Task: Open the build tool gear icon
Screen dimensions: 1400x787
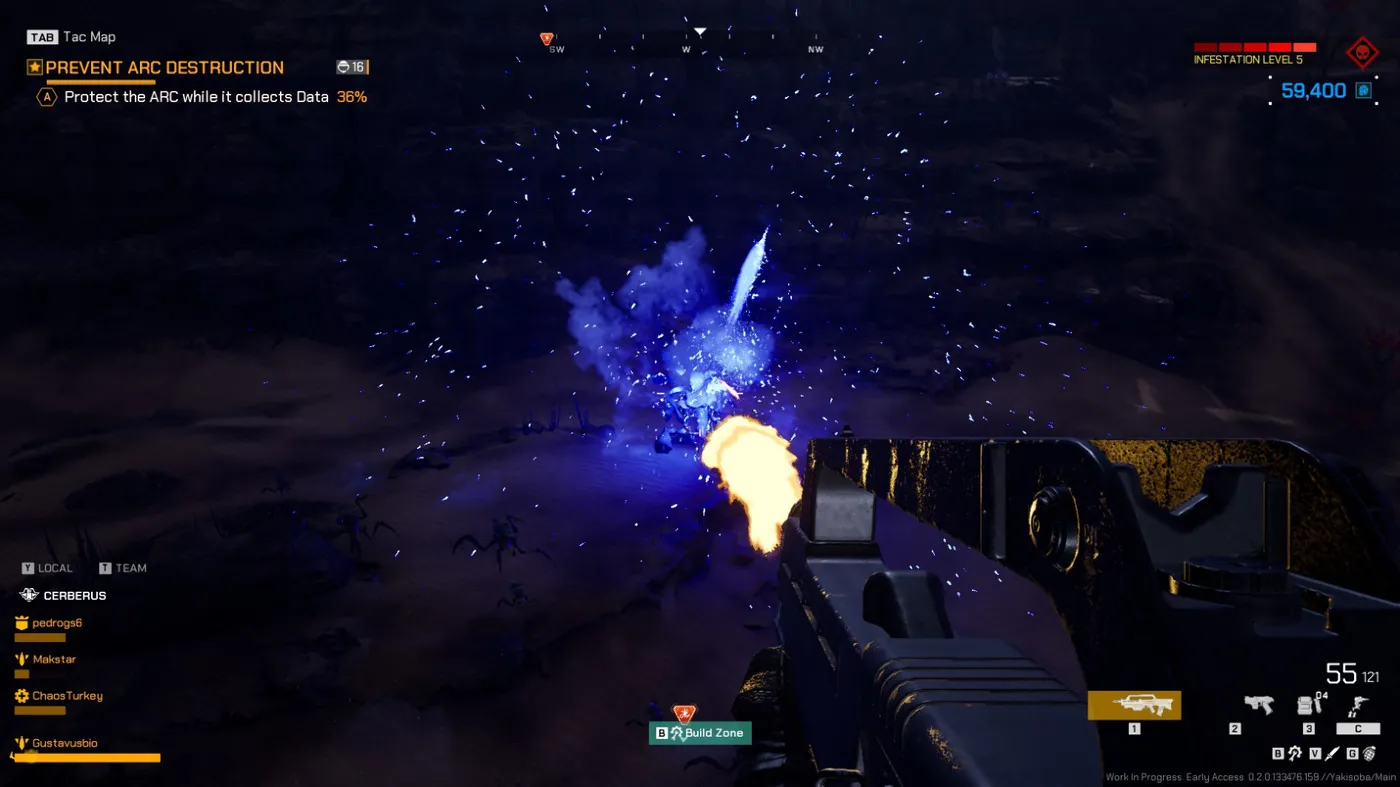Action: (x=1294, y=753)
